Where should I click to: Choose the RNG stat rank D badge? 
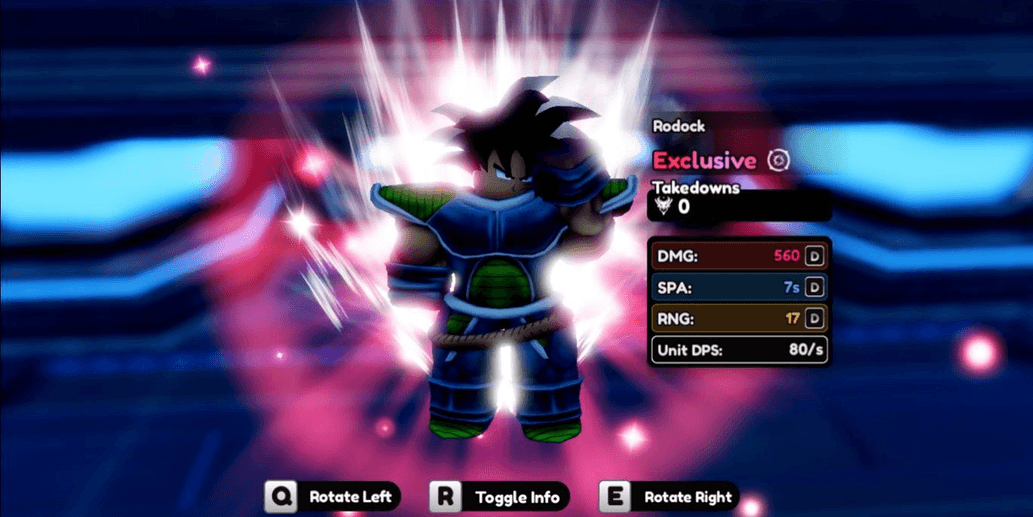[x=815, y=319]
